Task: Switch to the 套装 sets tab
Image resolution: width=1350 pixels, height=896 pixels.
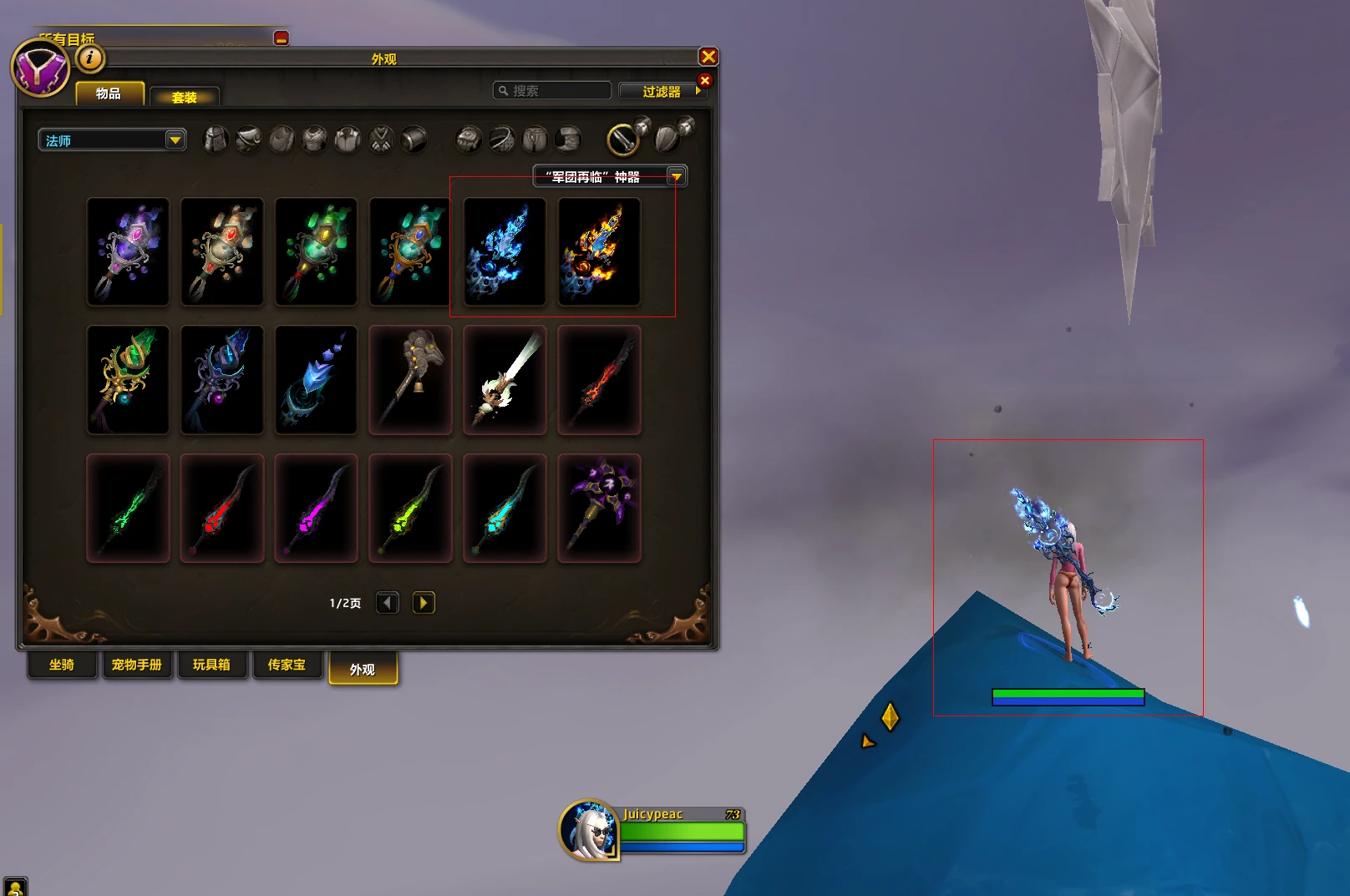Action: tap(184, 97)
